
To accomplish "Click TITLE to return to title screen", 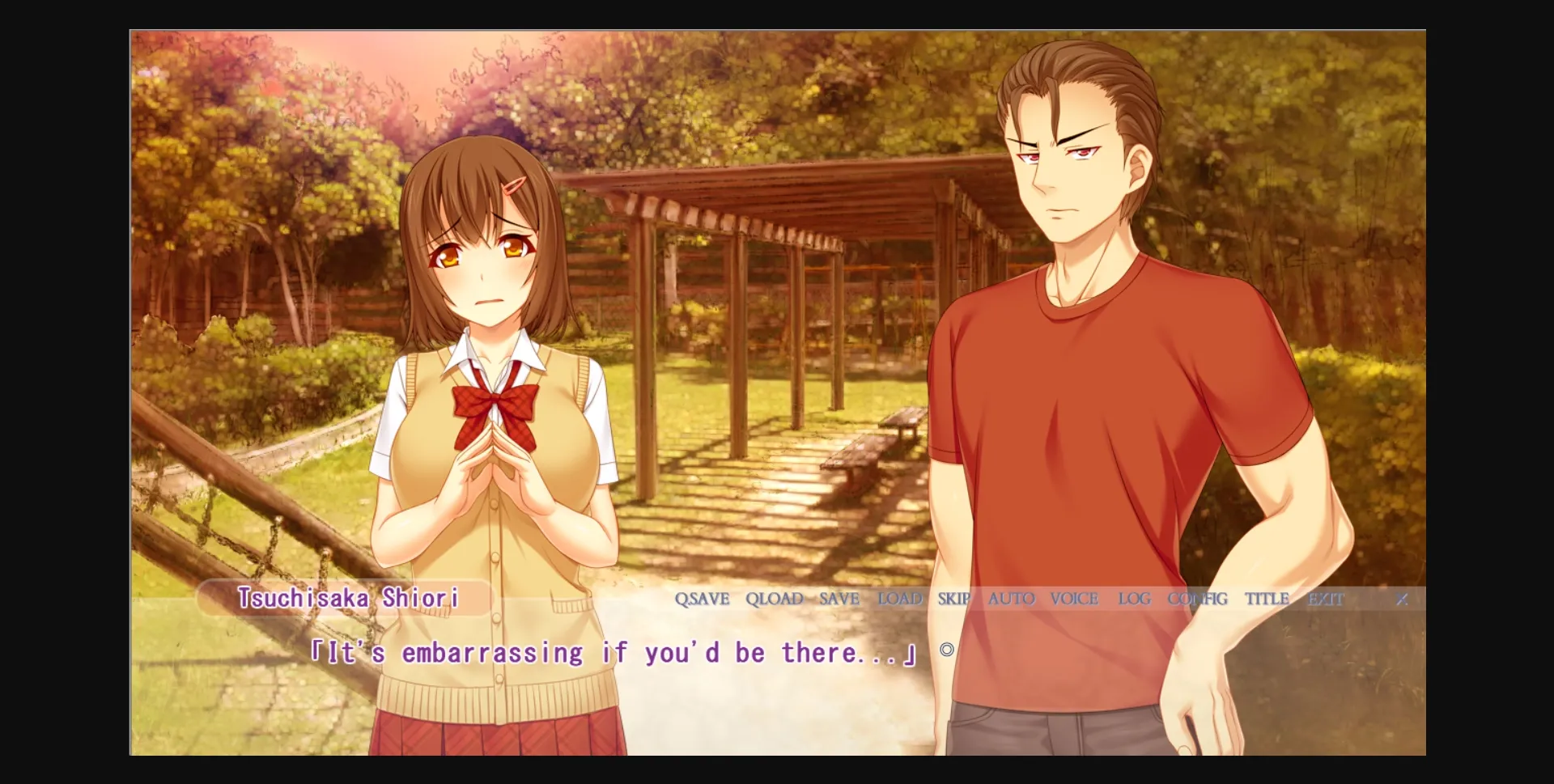I will click(x=1267, y=600).
